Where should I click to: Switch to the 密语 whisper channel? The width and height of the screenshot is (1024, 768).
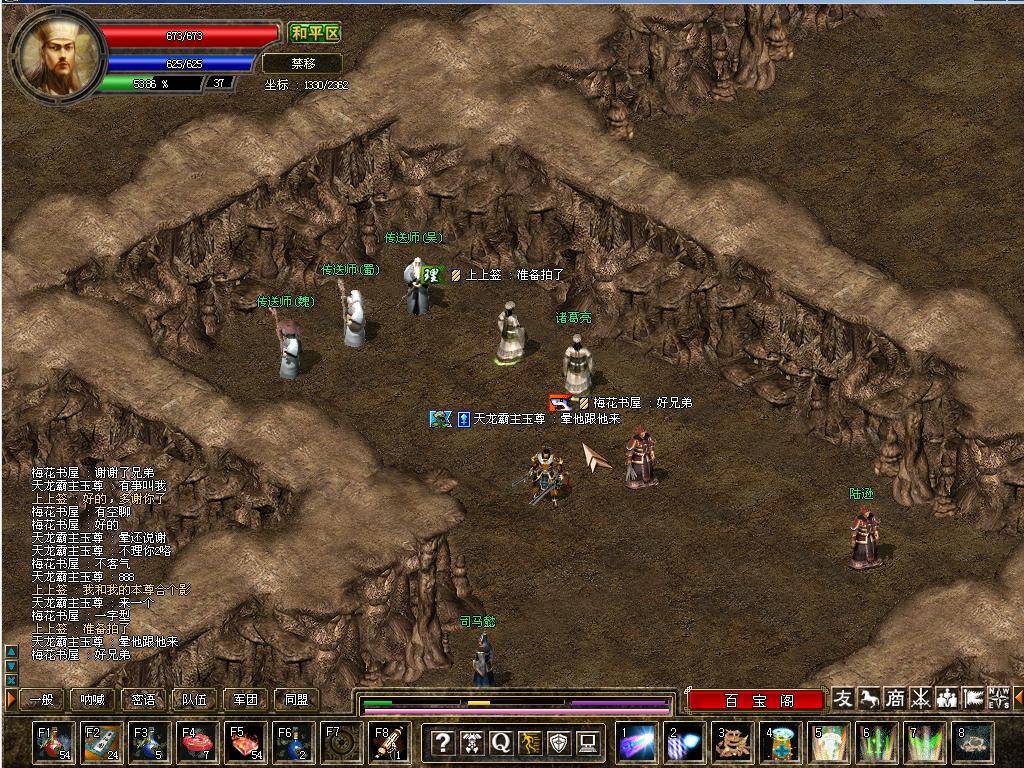coord(144,700)
